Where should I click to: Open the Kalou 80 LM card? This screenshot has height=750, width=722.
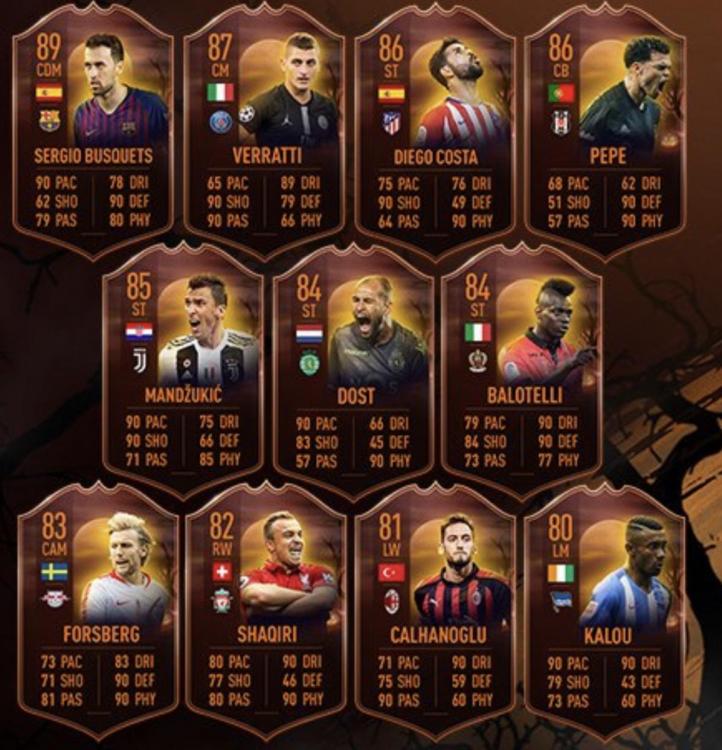(604, 610)
